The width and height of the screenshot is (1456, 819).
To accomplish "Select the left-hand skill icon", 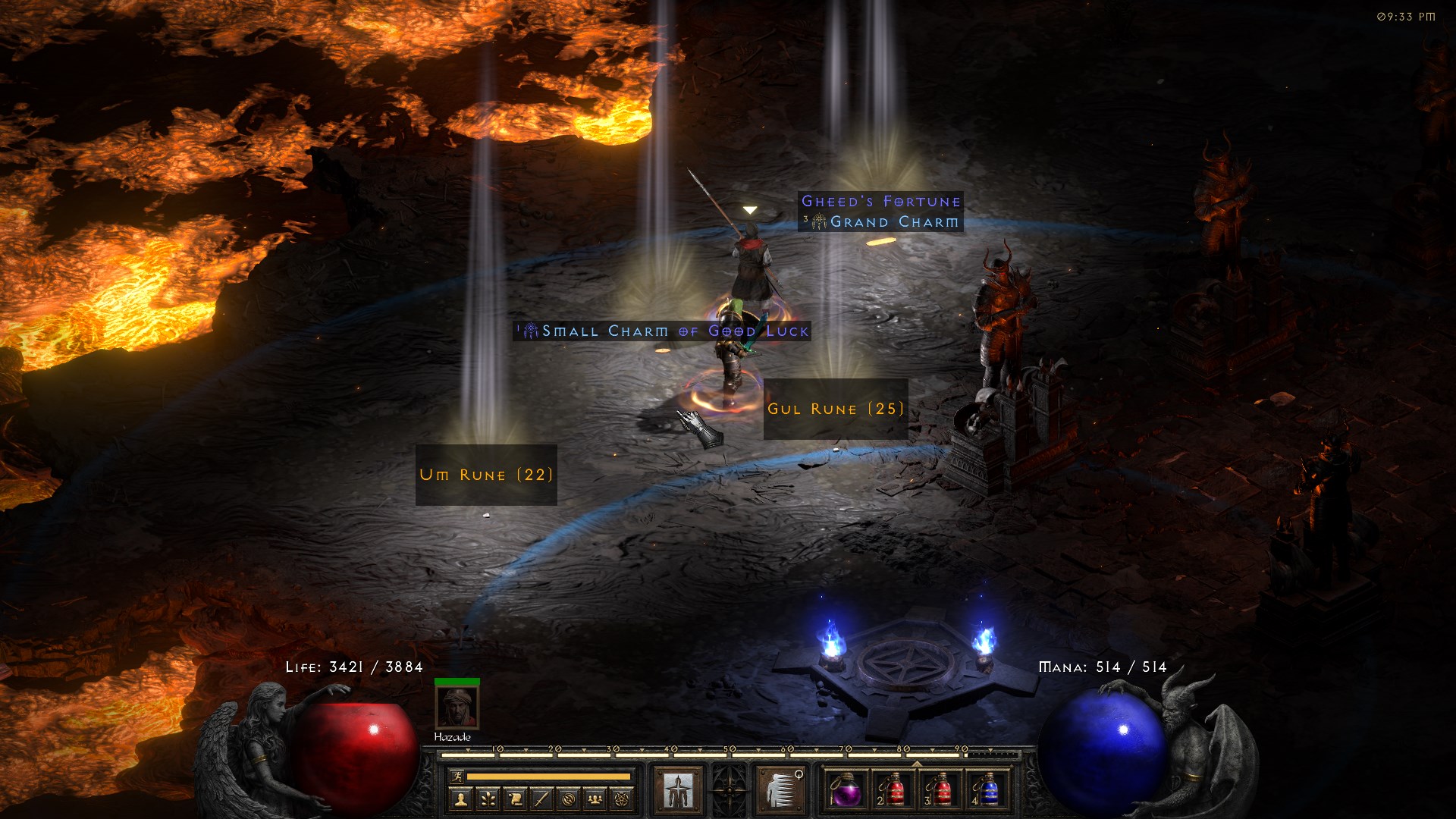I will click(x=679, y=791).
